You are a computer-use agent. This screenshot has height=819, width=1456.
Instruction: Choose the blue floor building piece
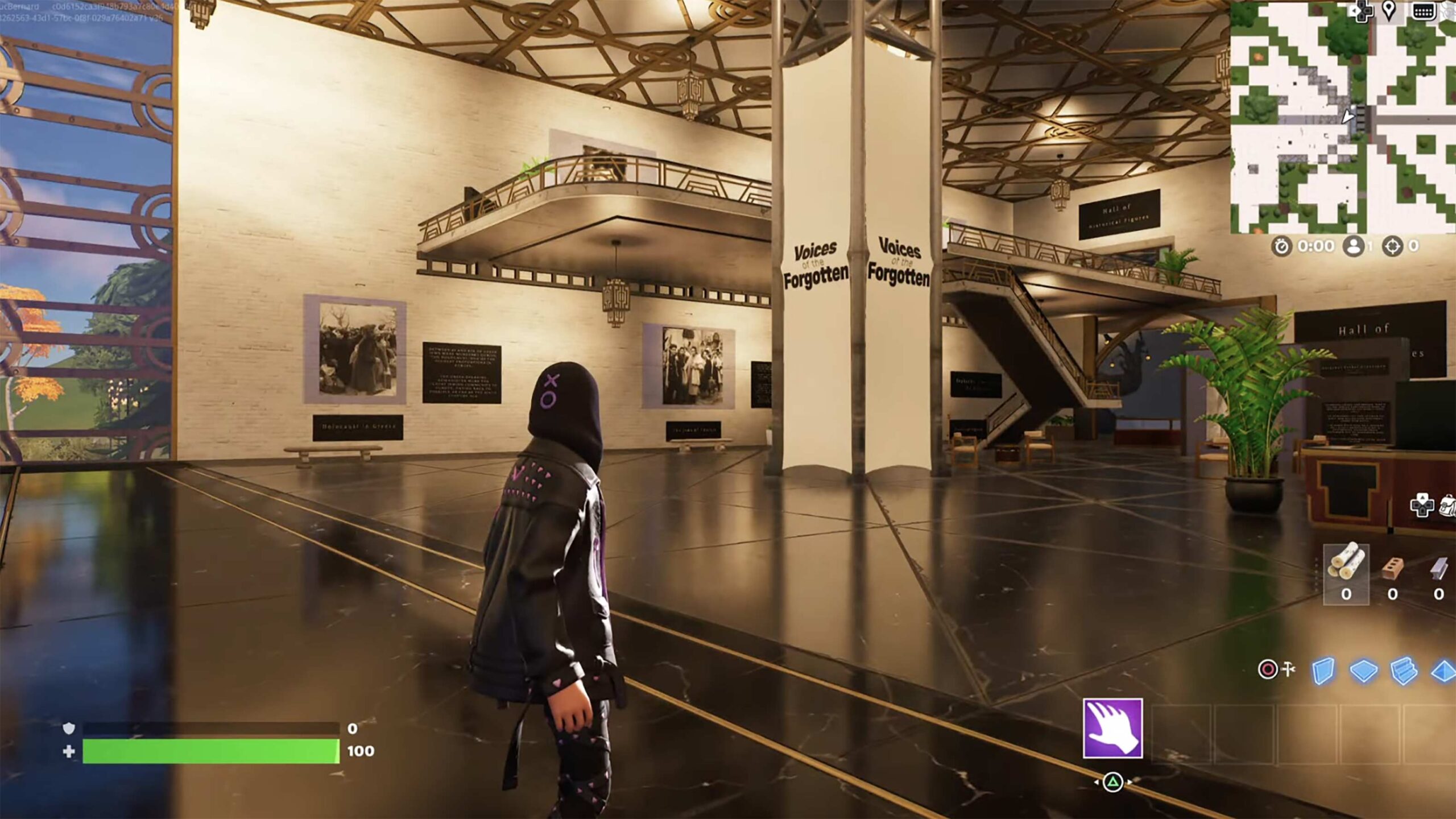(1363, 671)
